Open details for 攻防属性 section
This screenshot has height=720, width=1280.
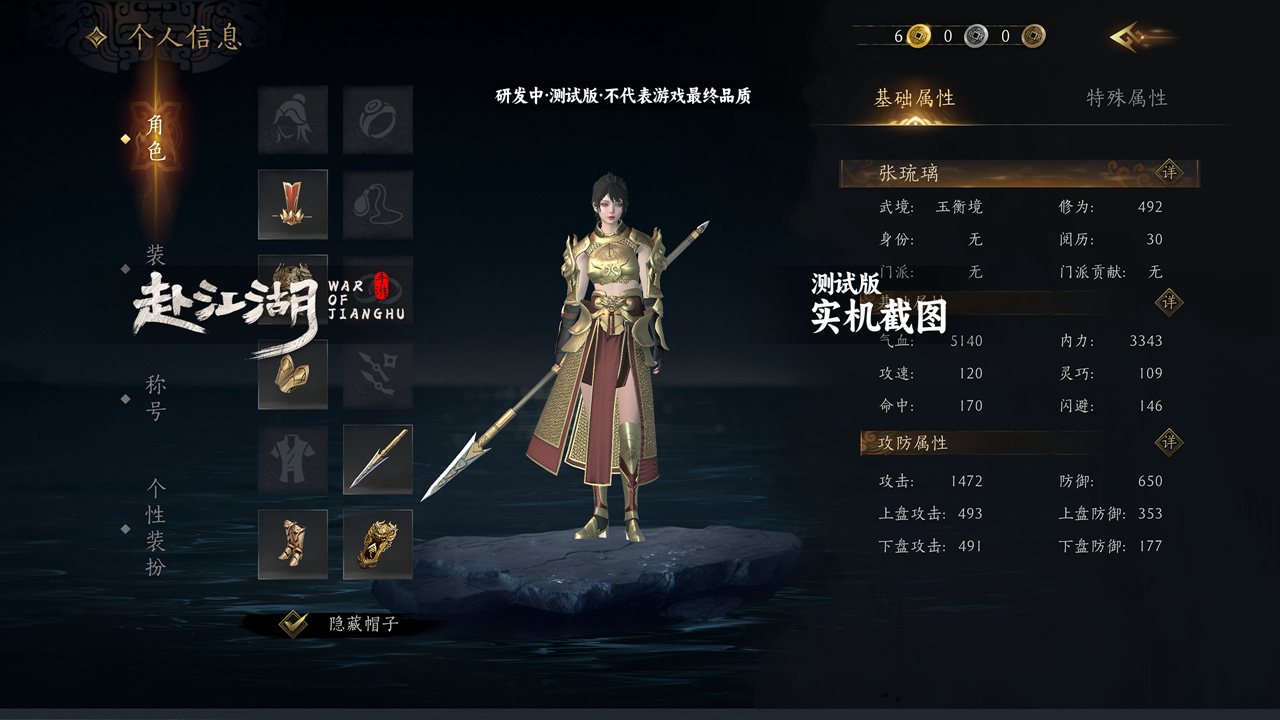tap(1168, 442)
